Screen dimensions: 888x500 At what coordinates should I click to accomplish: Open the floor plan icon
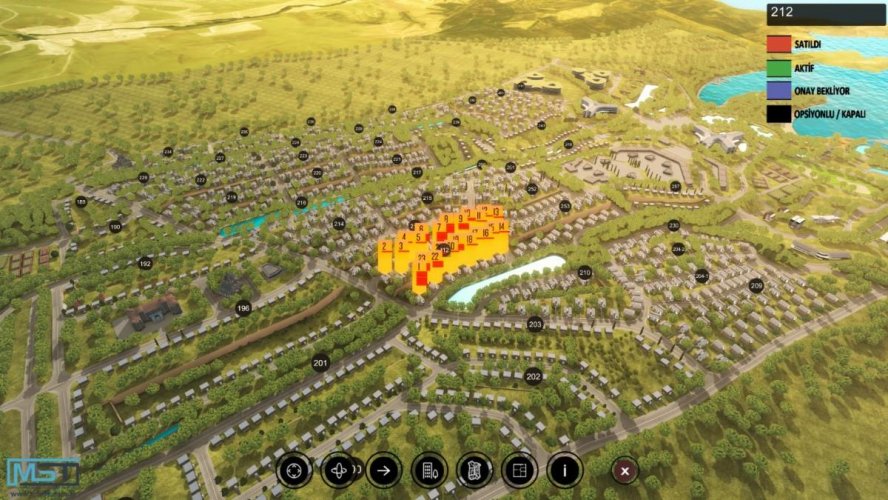coord(519,469)
